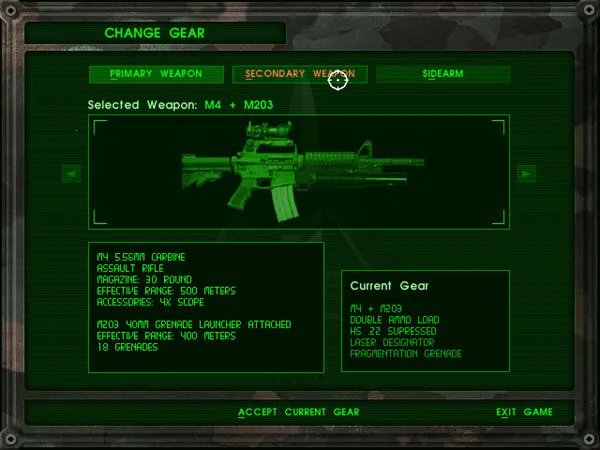The image size is (600, 450).
Task: Show the previous weapon with left arrow
Action: click(71, 173)
